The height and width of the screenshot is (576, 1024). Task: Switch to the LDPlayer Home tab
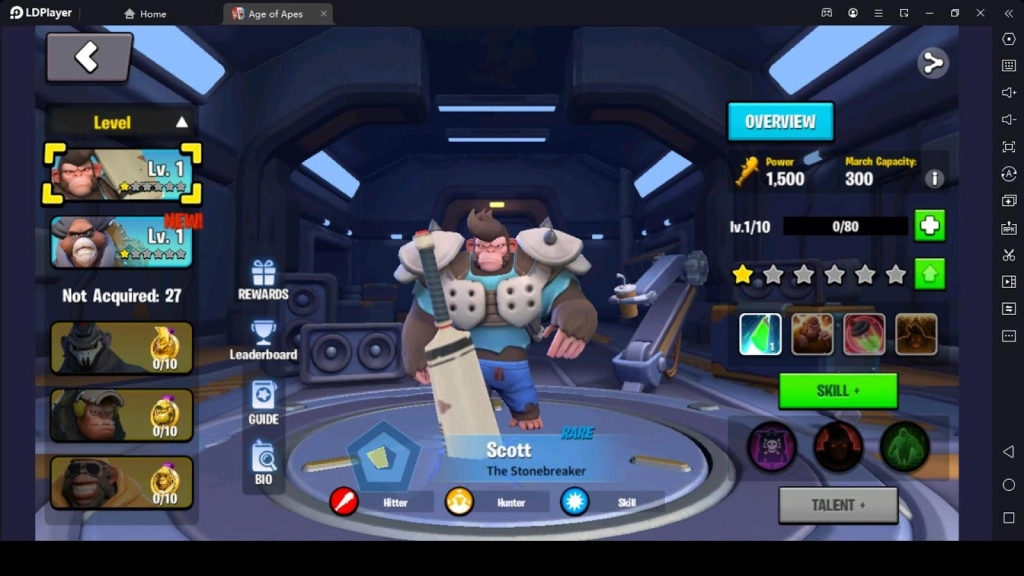pos(145,14)
